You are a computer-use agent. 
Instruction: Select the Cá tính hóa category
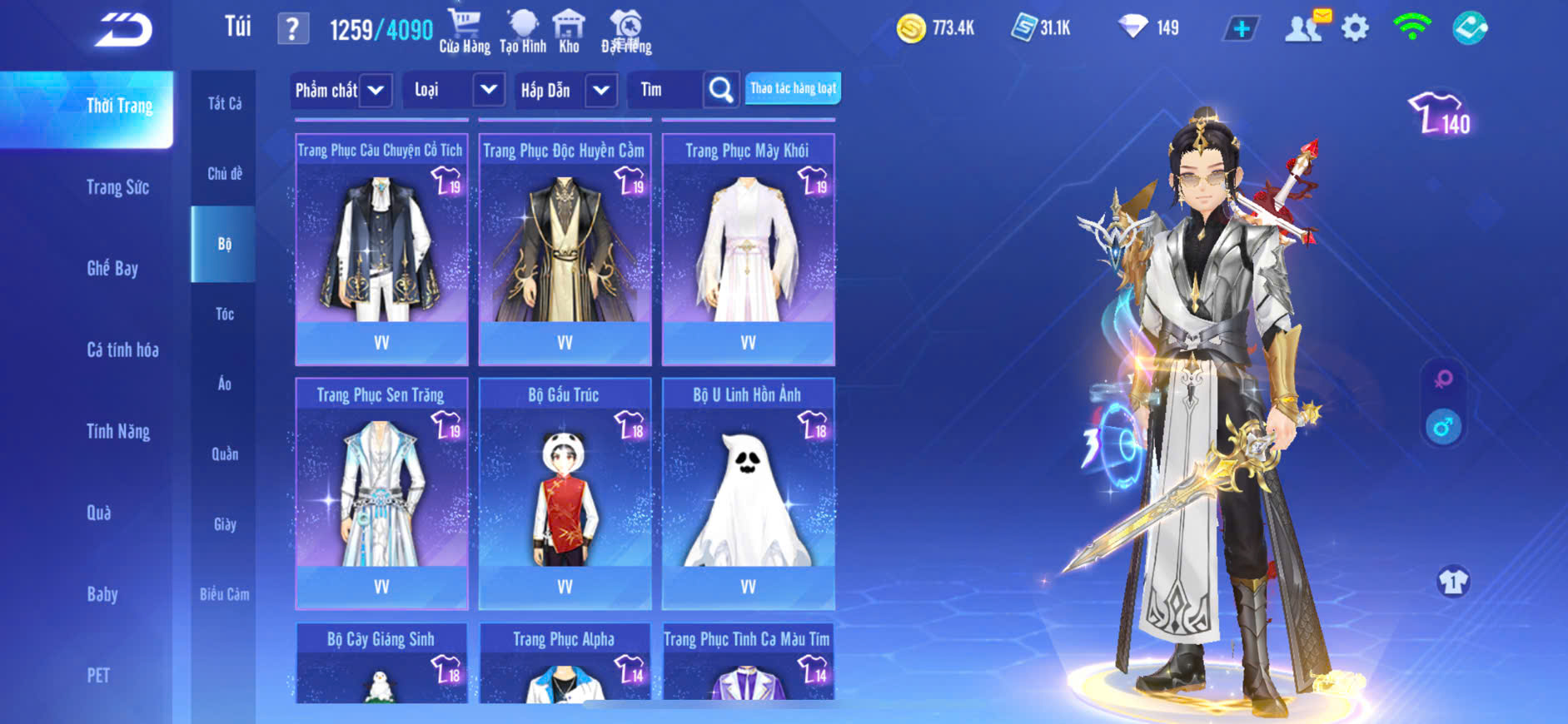coord(122,350)
